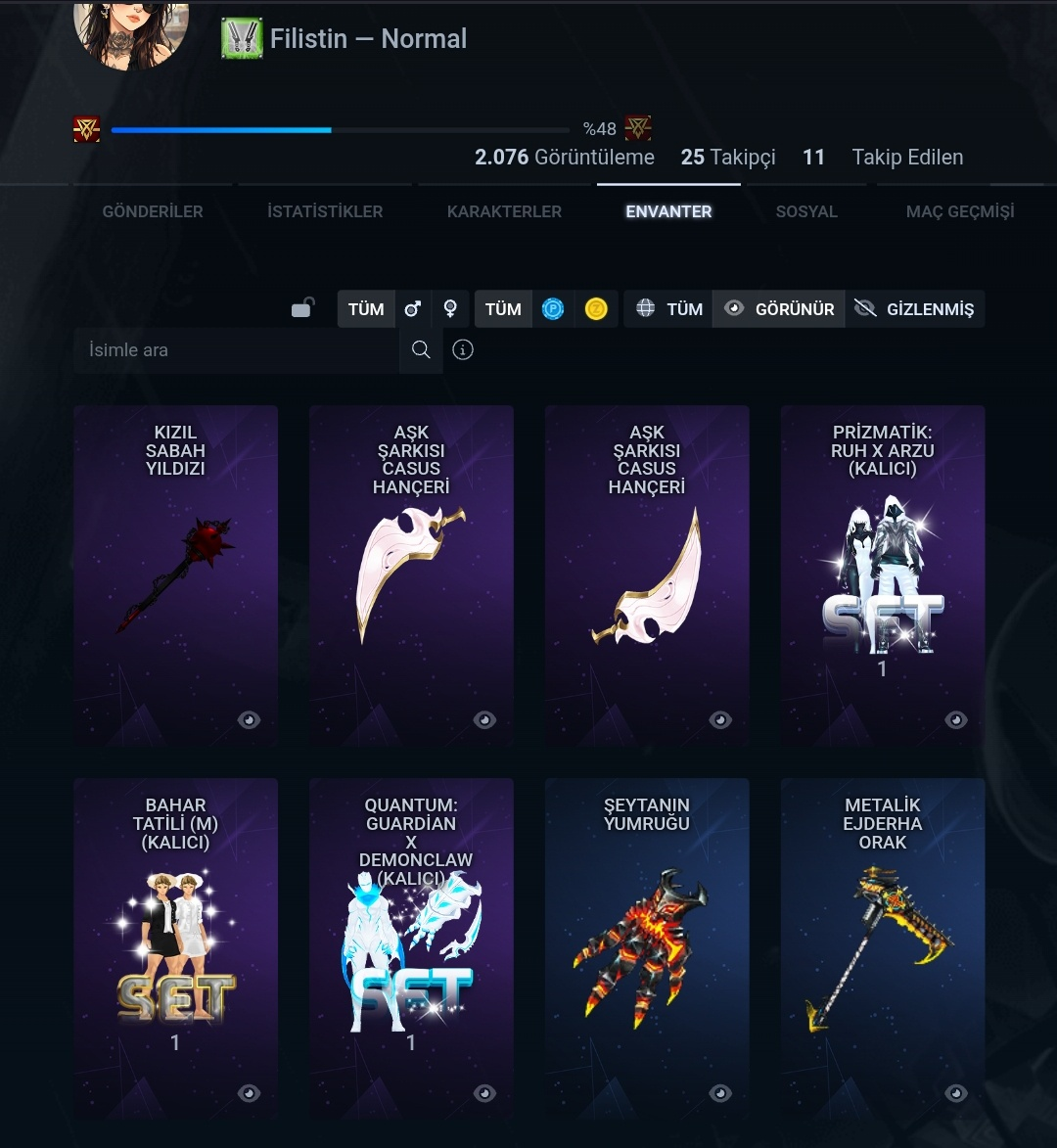This screenshot has width=1057, height=1148.
Task: Open the Şeytanın Yumruğu item card
Action: (647, 947)
